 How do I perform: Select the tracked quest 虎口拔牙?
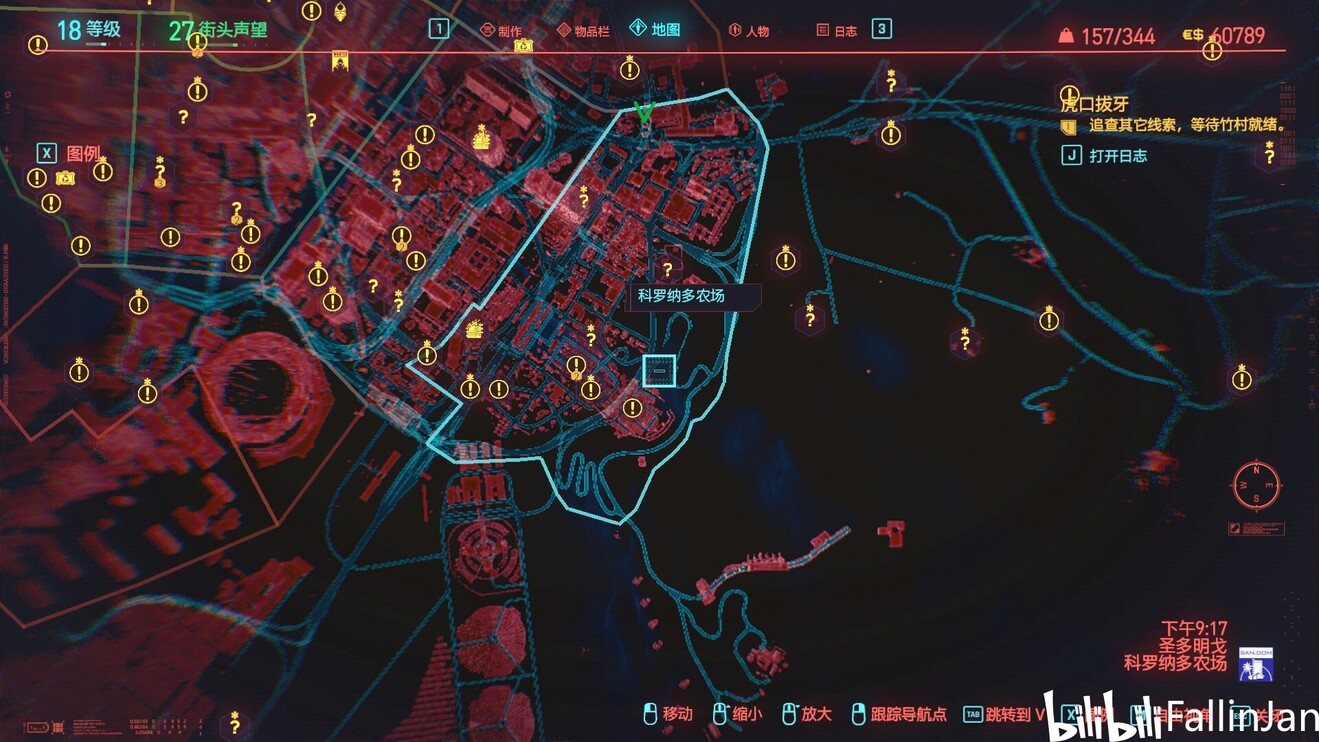1095,104
